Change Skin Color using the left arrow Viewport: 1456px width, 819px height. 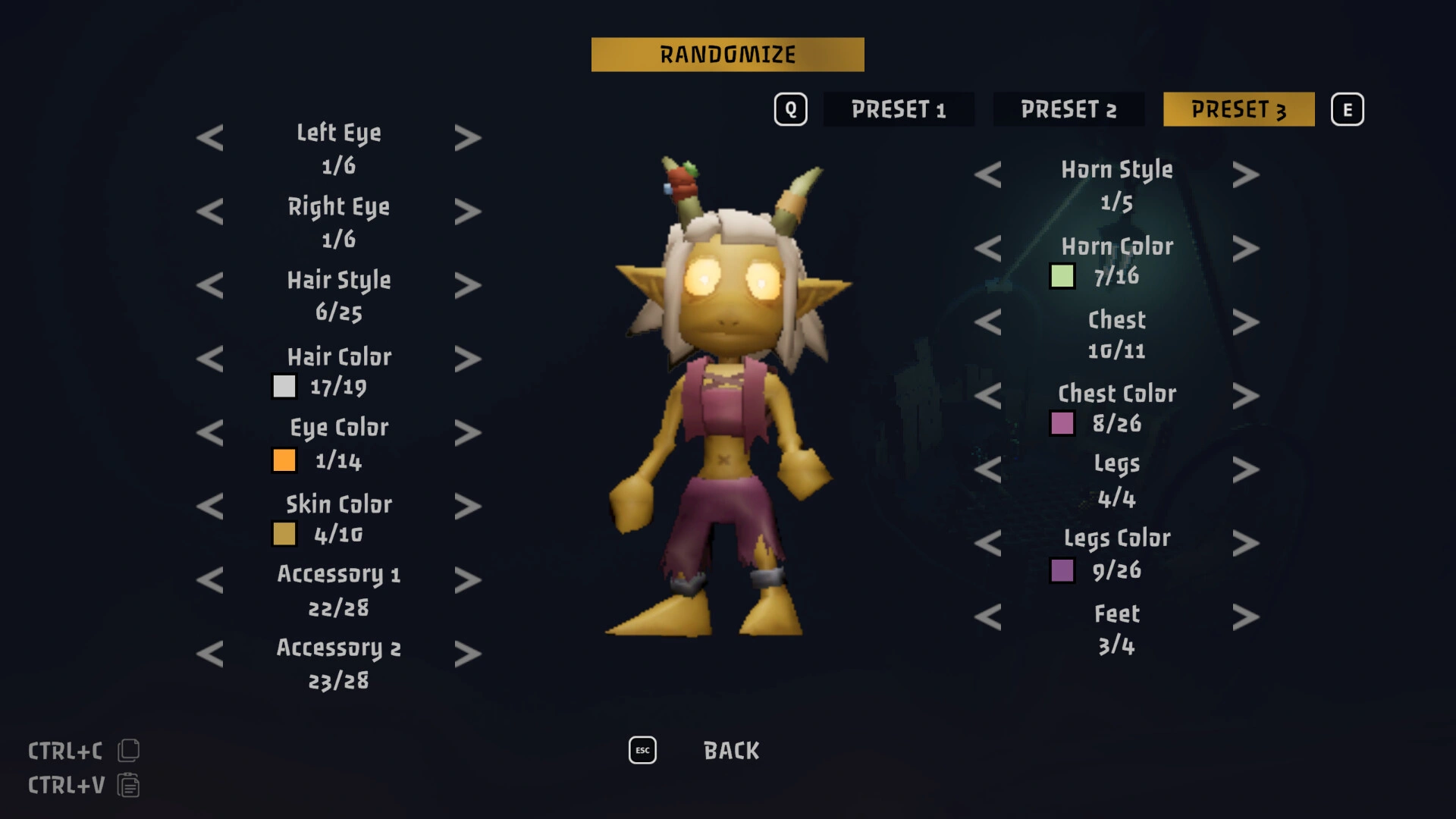click(x=210, y=506)
